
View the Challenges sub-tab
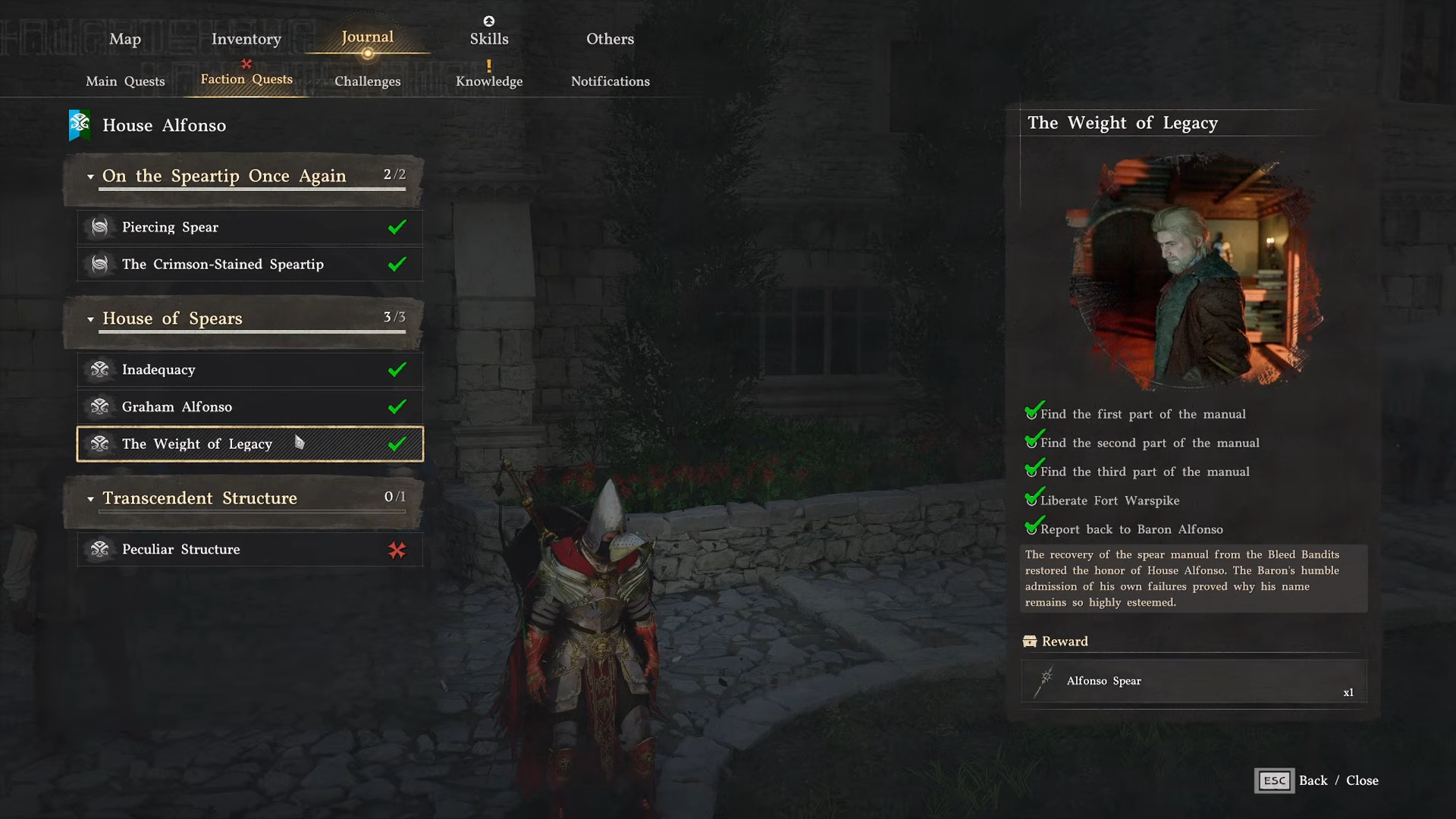[367, 81]
